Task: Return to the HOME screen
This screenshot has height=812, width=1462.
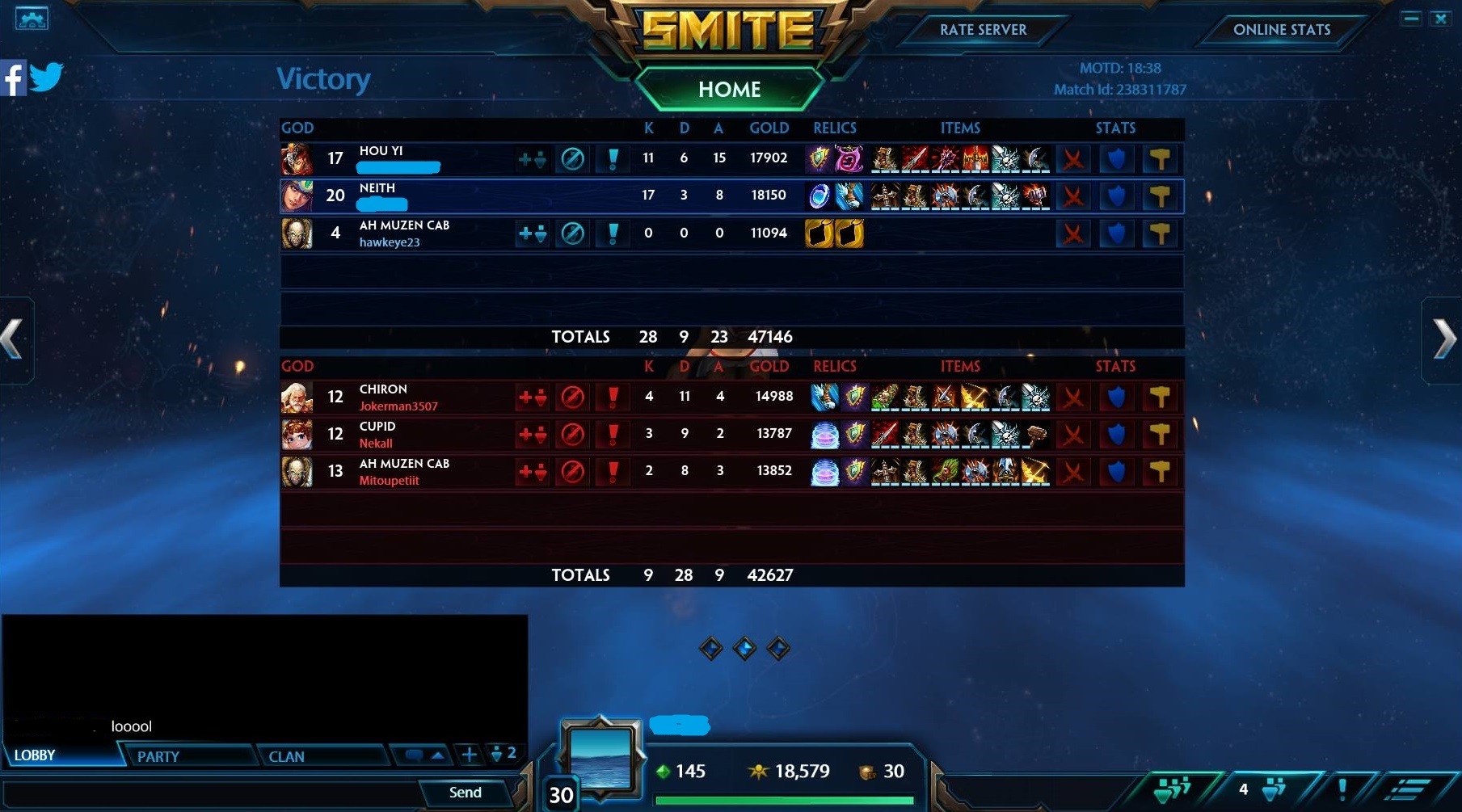Action: tap(729, 89)
